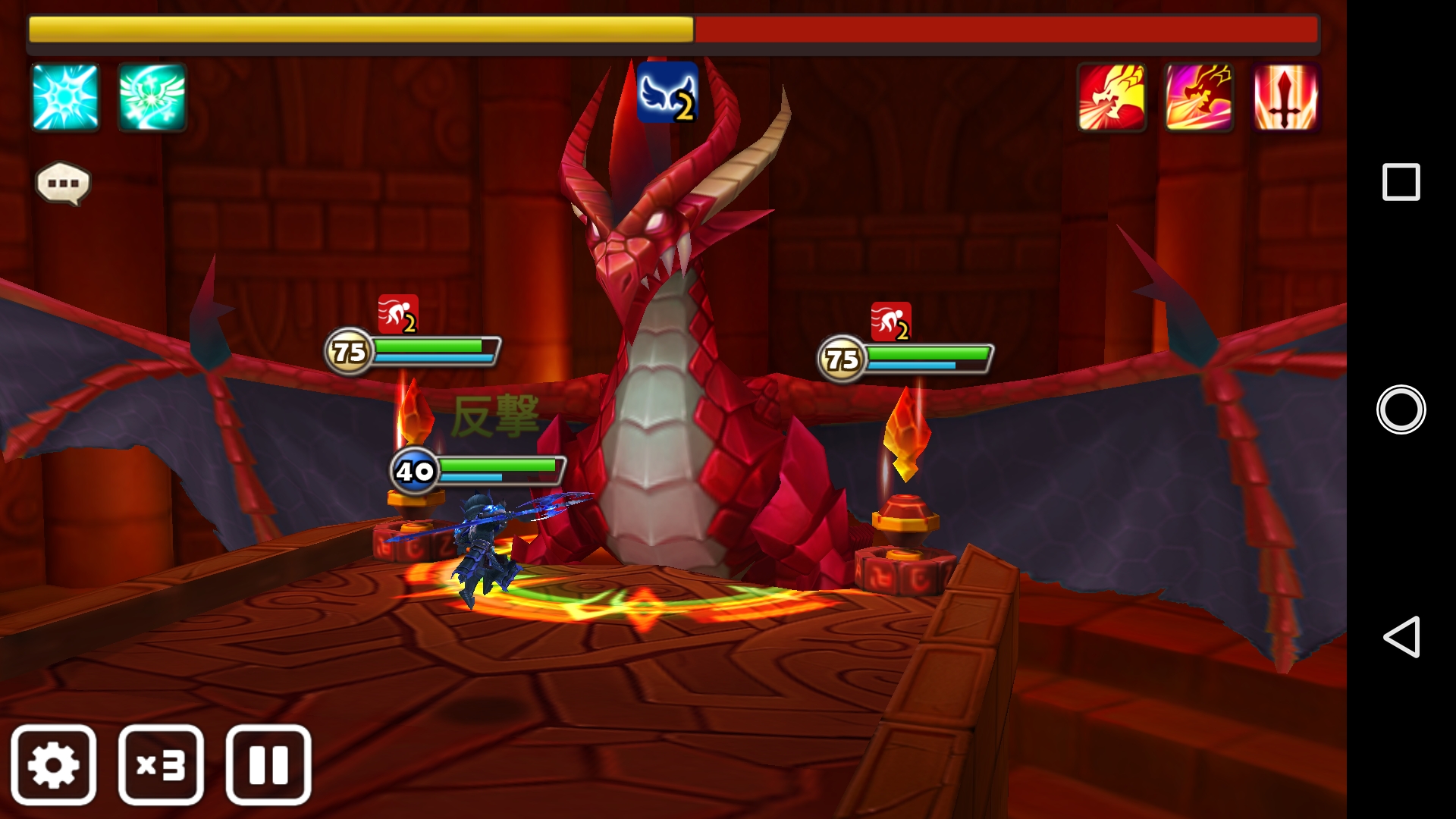Viewport: 1456px width, 819px height.
Task: Select the cyan ice burst skill icon
Action: point(65,97)
